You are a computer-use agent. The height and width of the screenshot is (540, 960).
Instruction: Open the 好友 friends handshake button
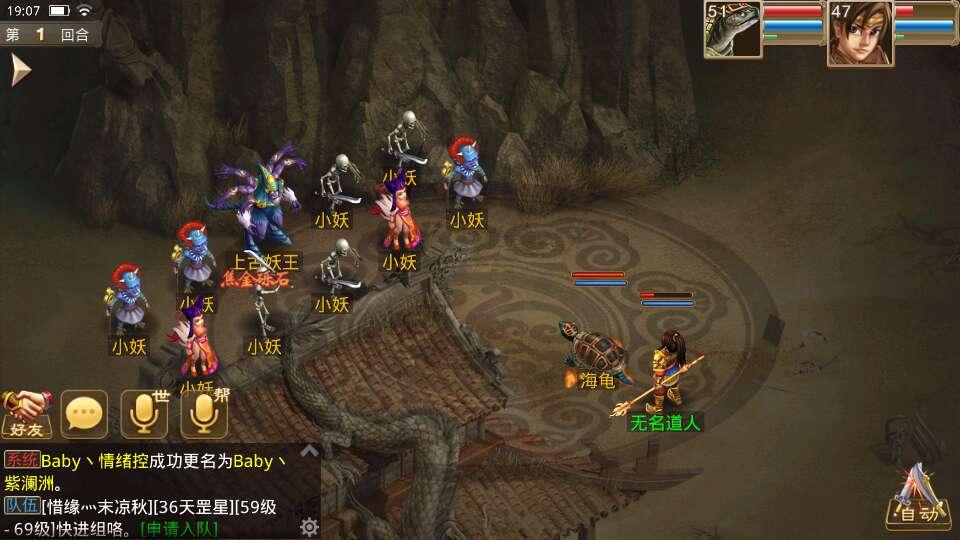tap(26, 413)
